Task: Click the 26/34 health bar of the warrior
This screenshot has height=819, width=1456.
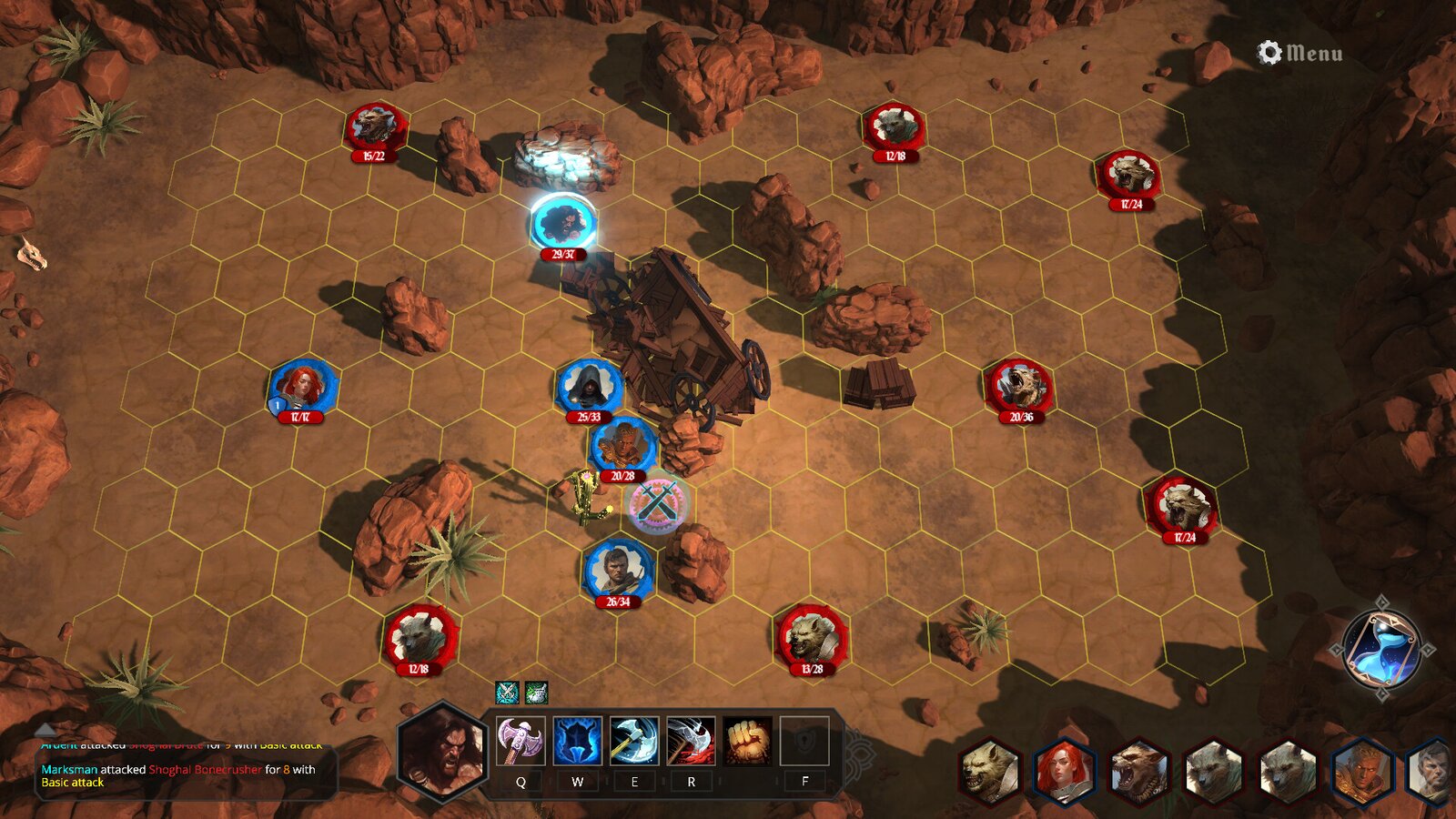Action: (616, 603)
